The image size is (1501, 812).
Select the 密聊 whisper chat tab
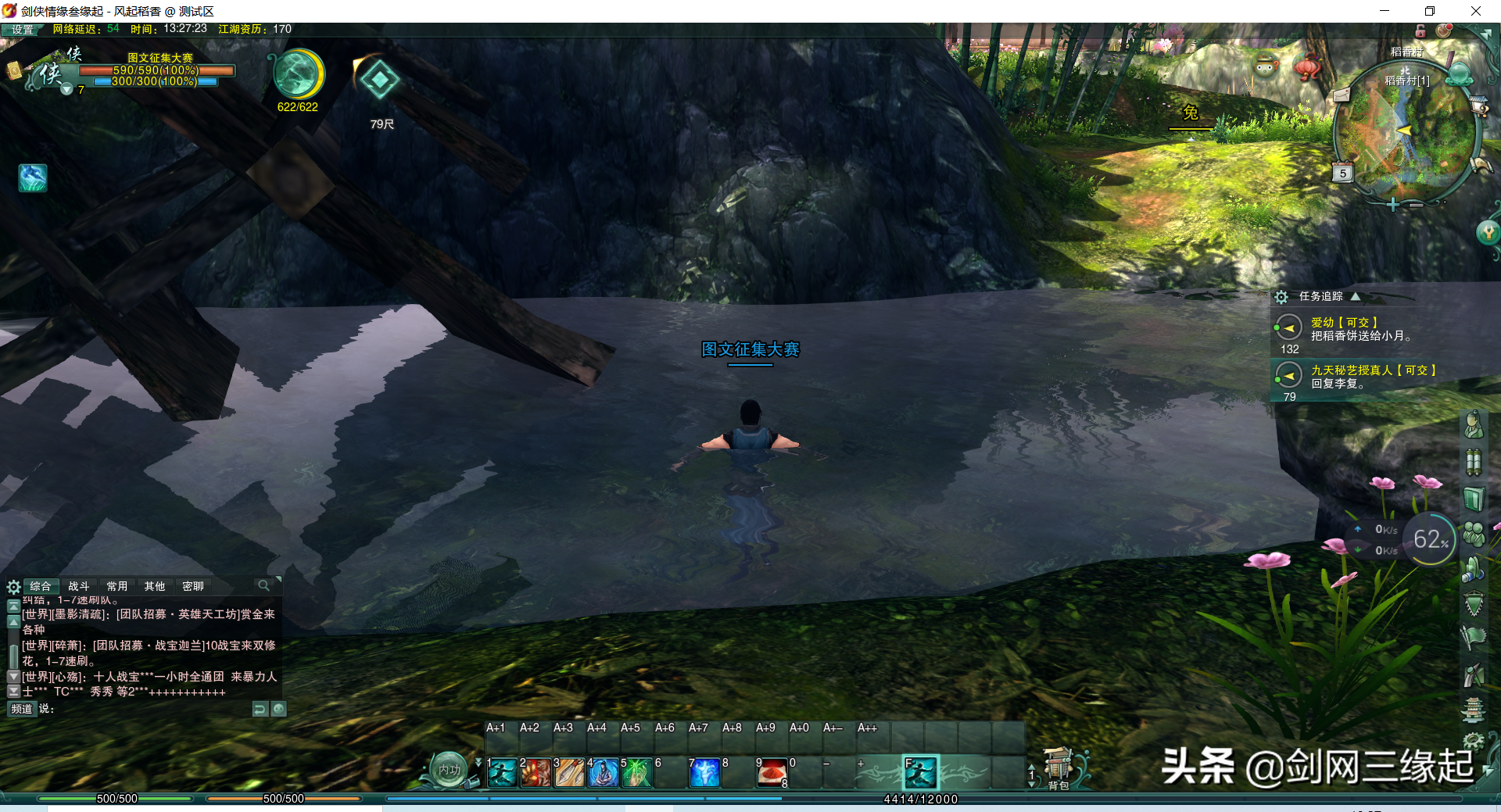tap(192, 586)
